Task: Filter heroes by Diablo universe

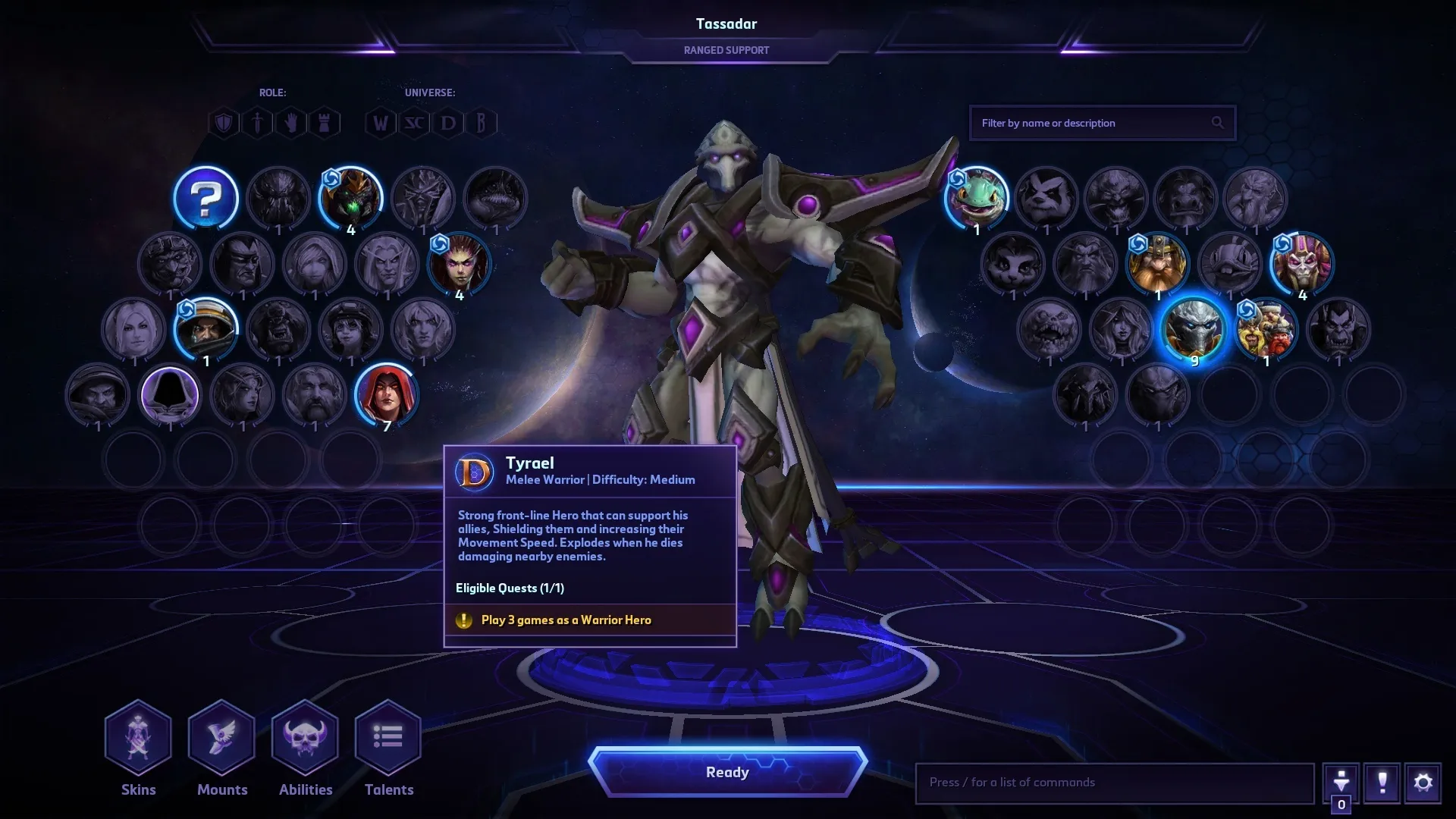Action: (x=447, y=122)
